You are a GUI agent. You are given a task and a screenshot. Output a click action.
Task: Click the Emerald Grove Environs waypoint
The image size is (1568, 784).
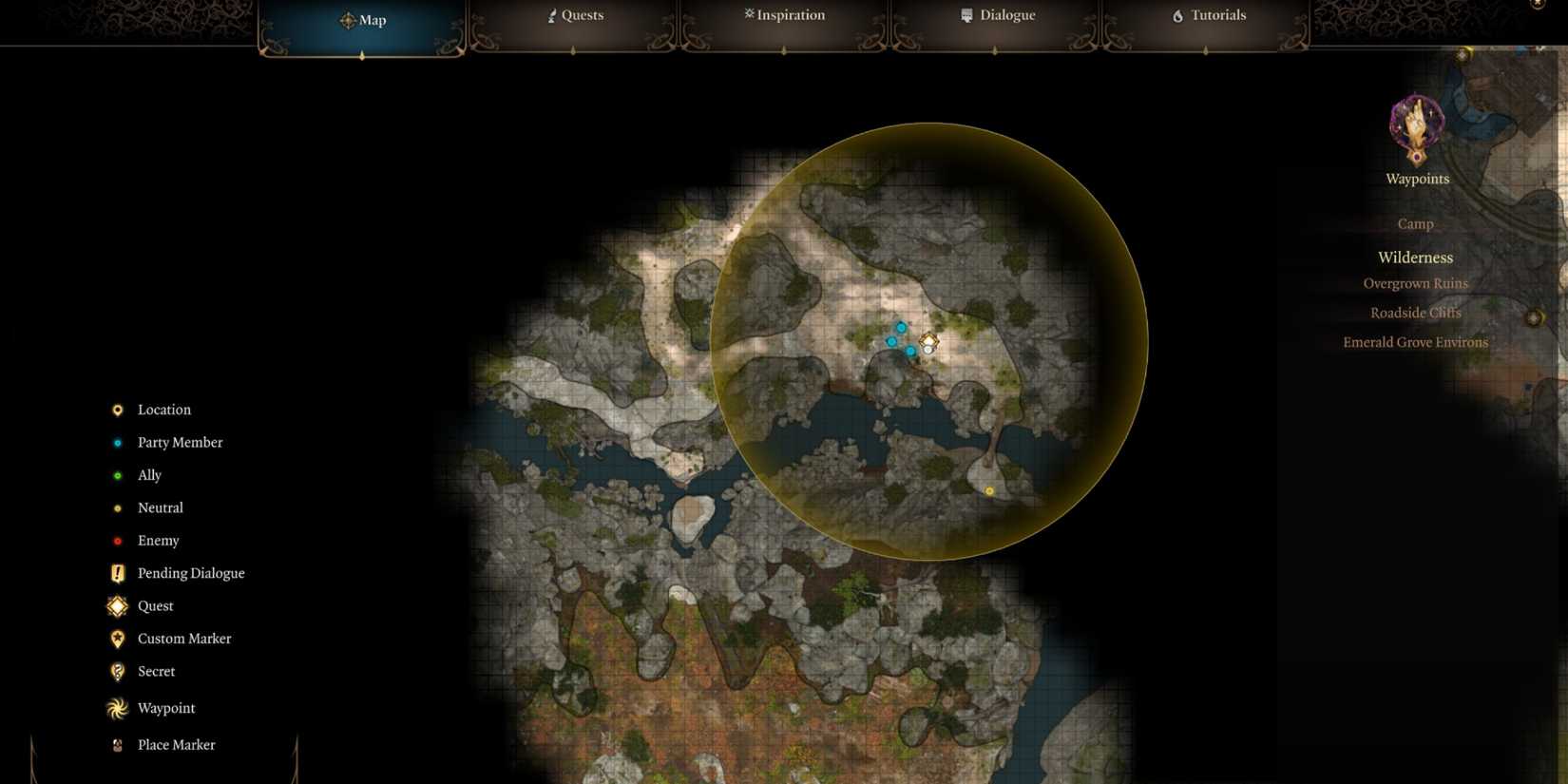tap(1416, 342)
